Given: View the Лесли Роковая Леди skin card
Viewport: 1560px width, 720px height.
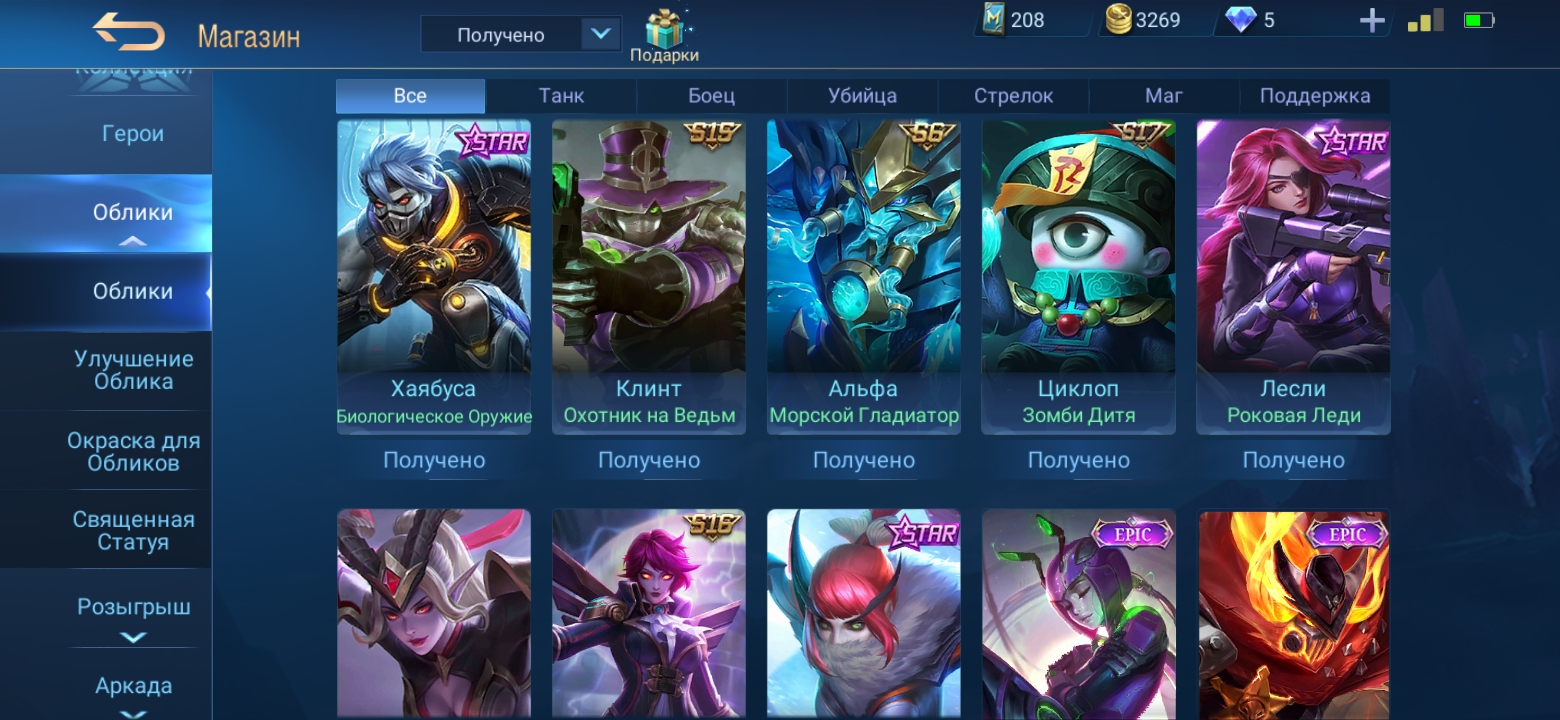Looking at the screenshot, I should 1293,277.
